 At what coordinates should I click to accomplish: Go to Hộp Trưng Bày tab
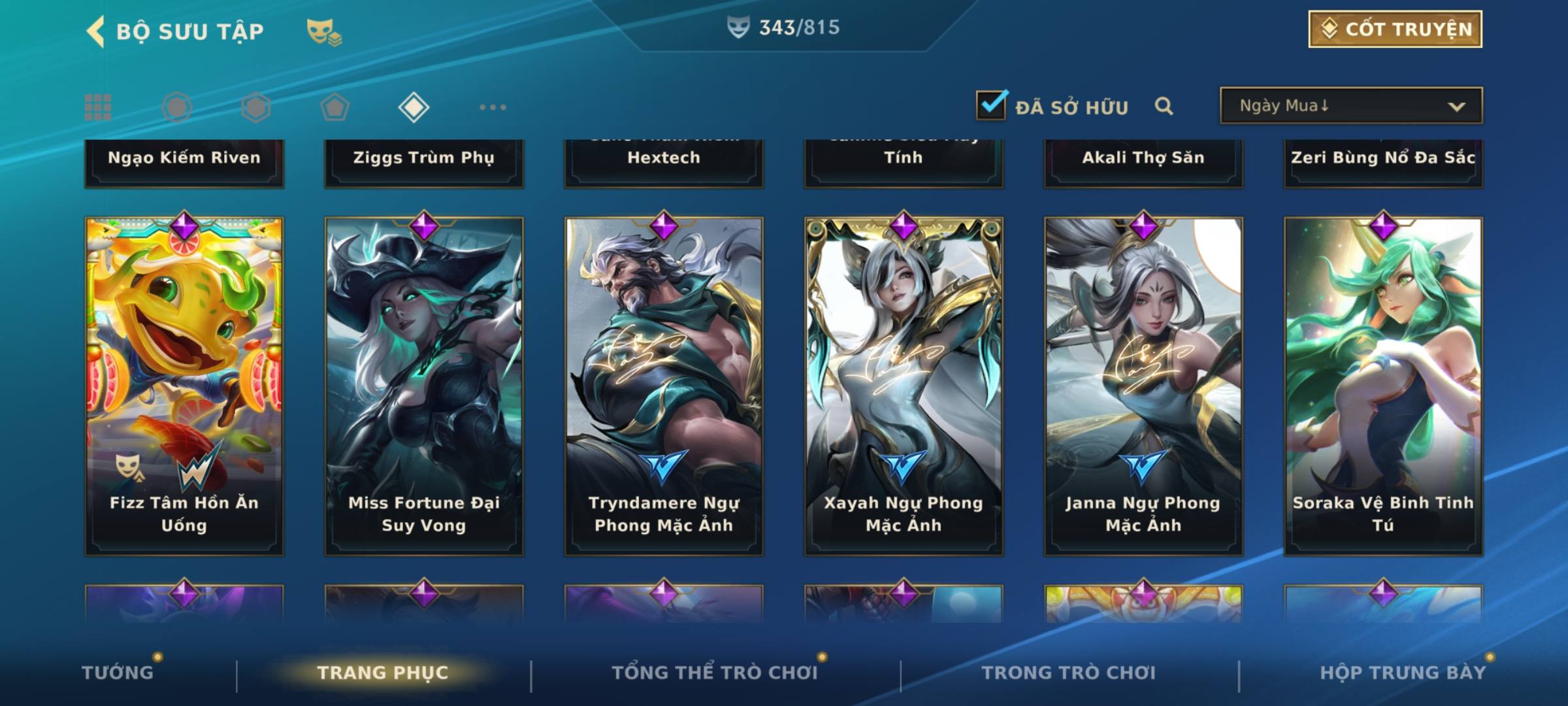pyautogui.click(x=1403, y=673)
